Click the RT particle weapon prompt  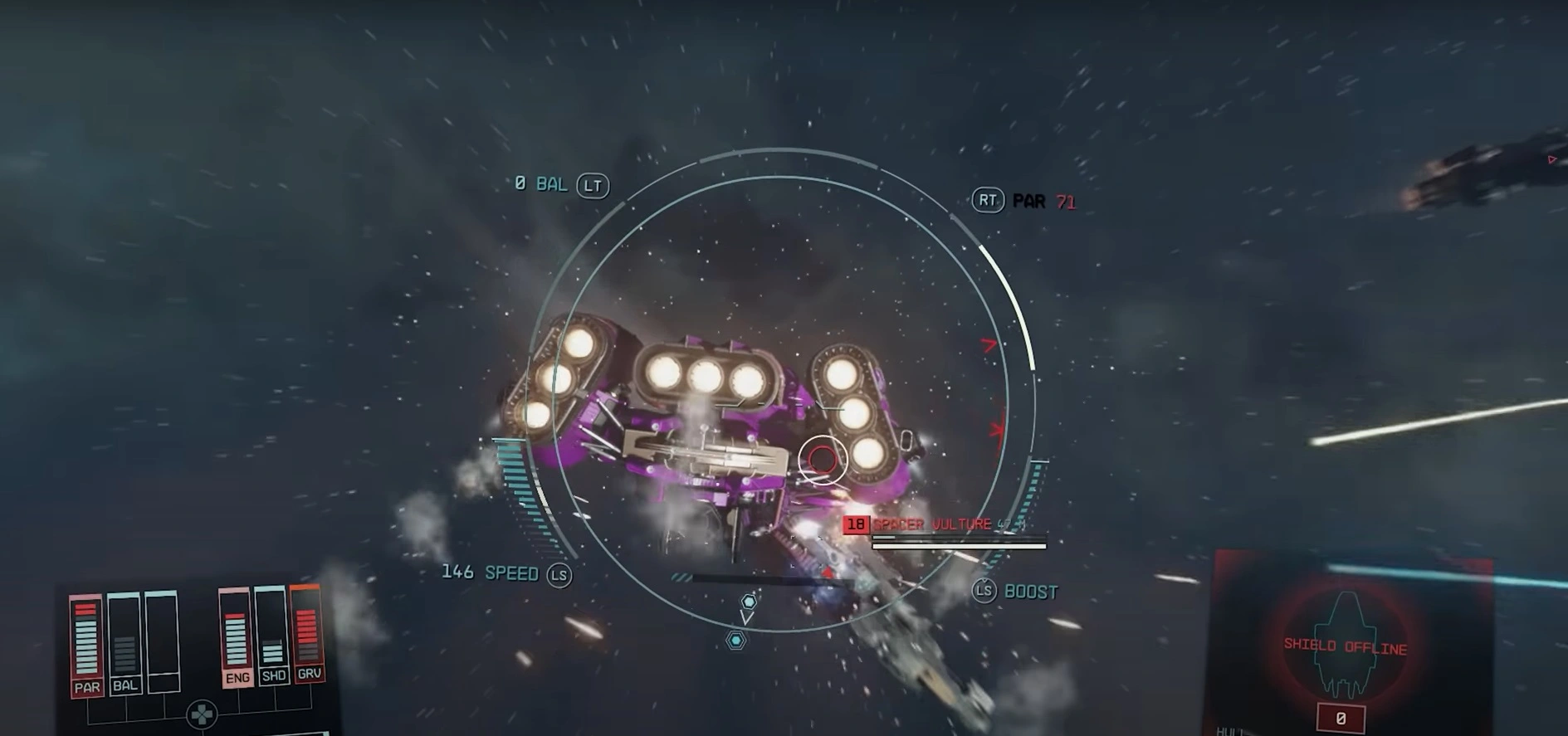pyautogui.click(x=988, y=201)
